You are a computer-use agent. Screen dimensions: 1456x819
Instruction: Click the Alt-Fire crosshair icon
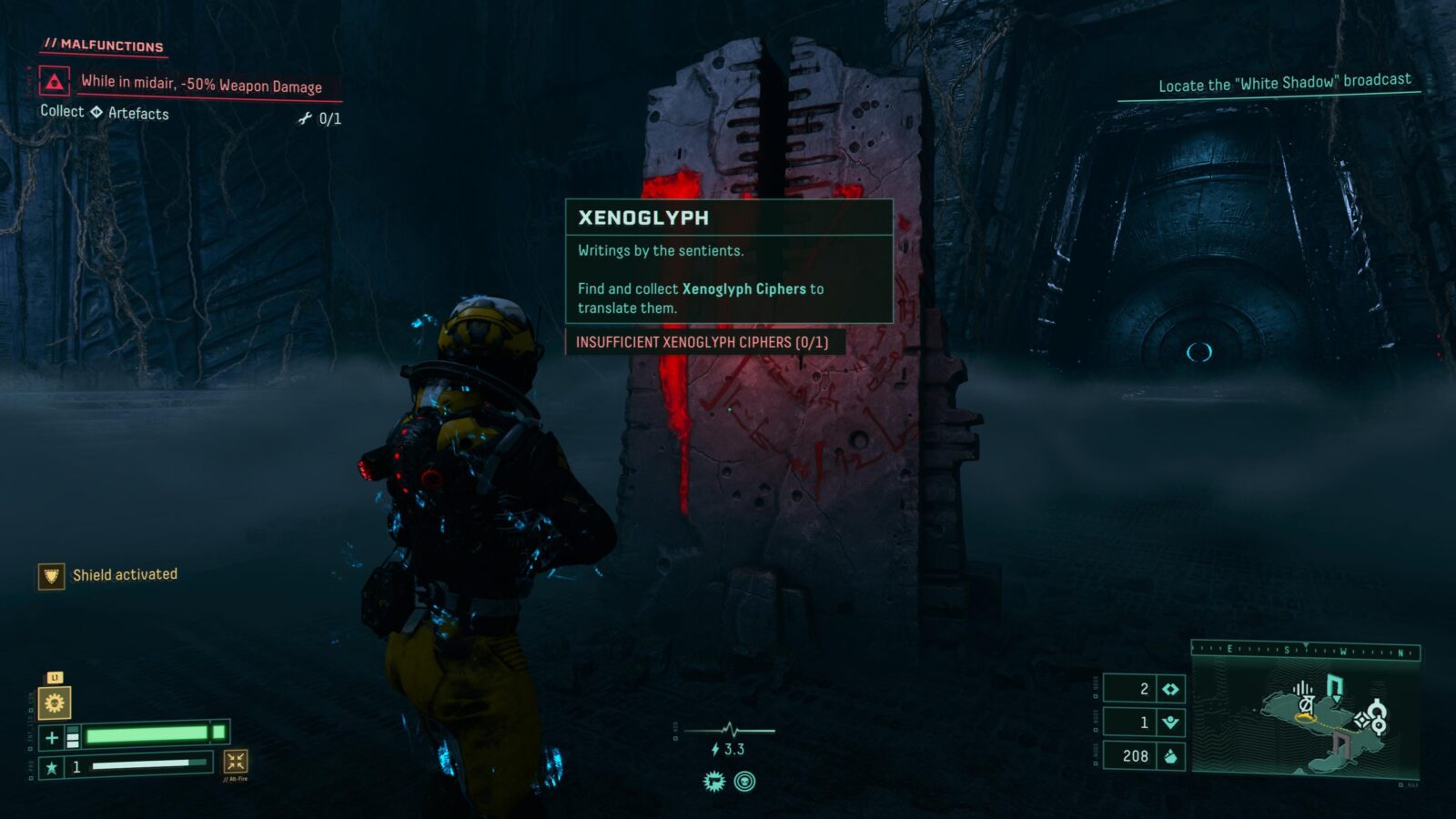235,761
